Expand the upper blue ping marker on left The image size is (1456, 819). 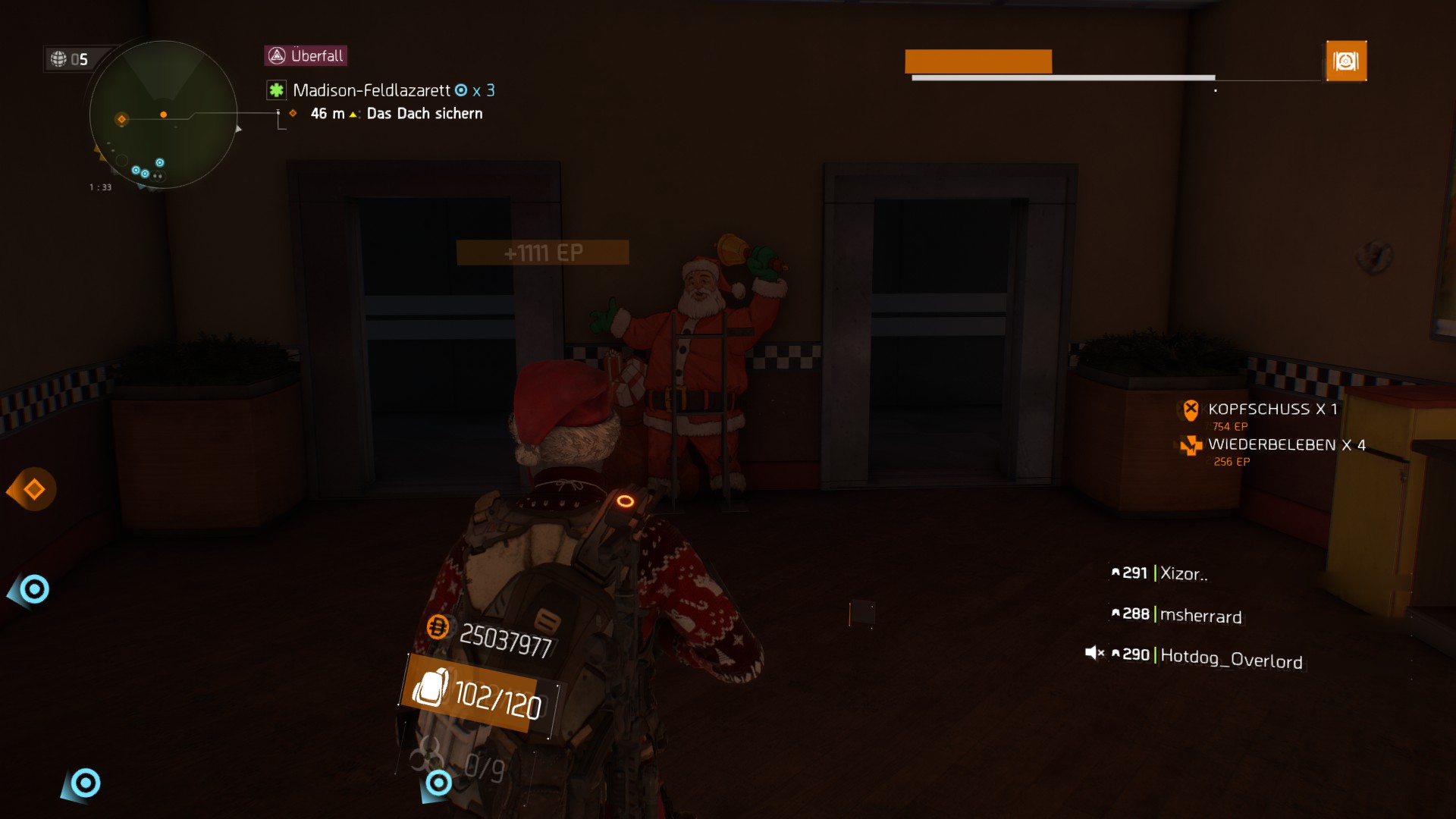33,588
